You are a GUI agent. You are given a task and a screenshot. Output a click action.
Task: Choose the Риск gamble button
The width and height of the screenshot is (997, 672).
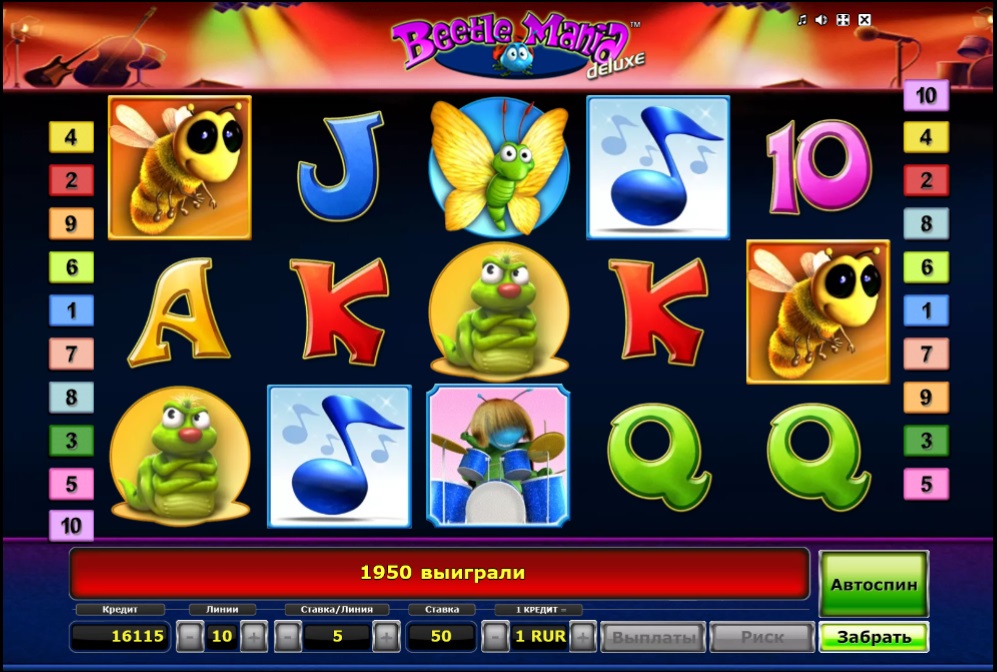coord(762,637)
